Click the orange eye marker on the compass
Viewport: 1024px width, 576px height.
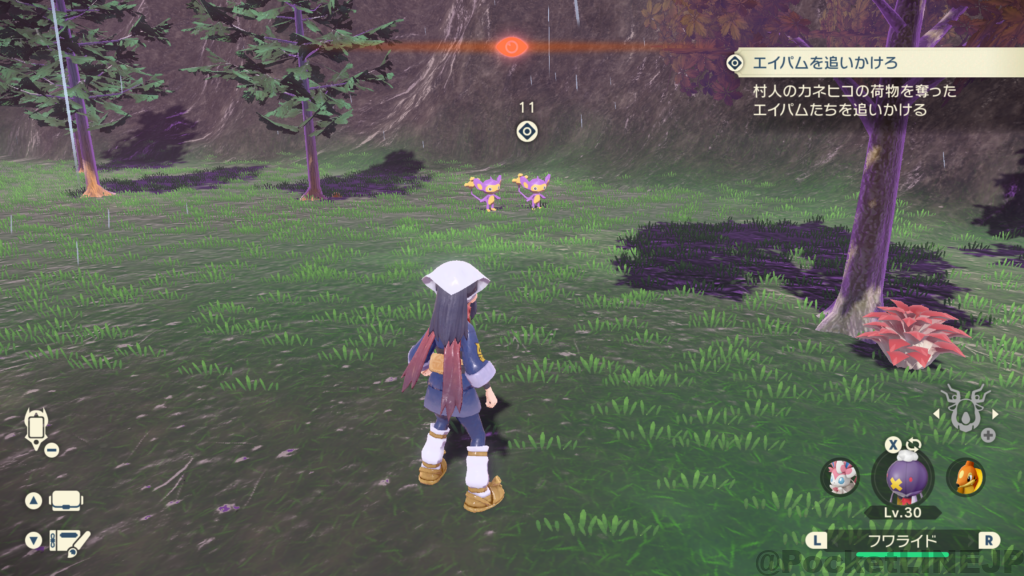click(511, 46)
